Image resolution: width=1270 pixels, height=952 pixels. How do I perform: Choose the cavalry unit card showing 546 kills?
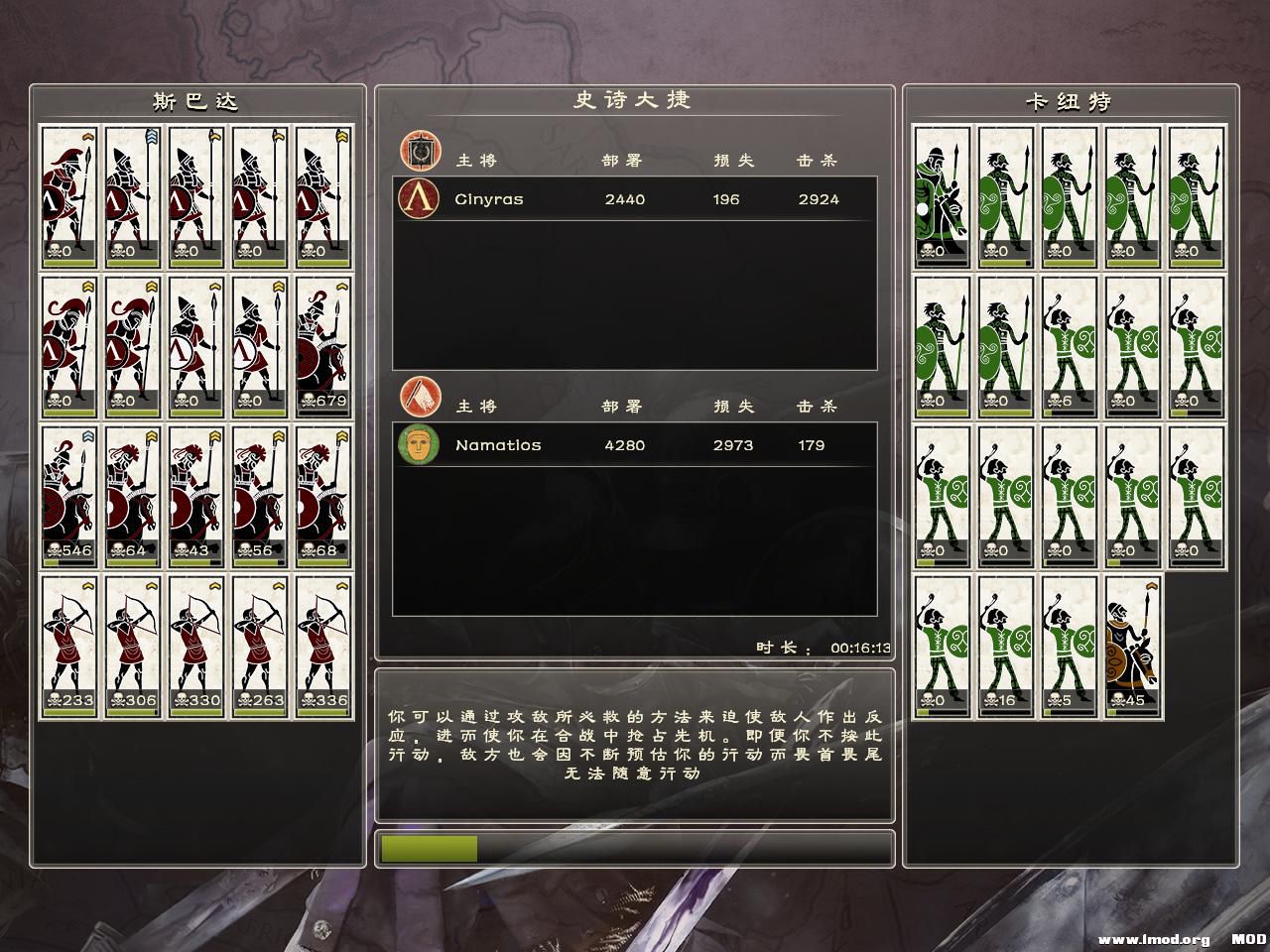69,497
